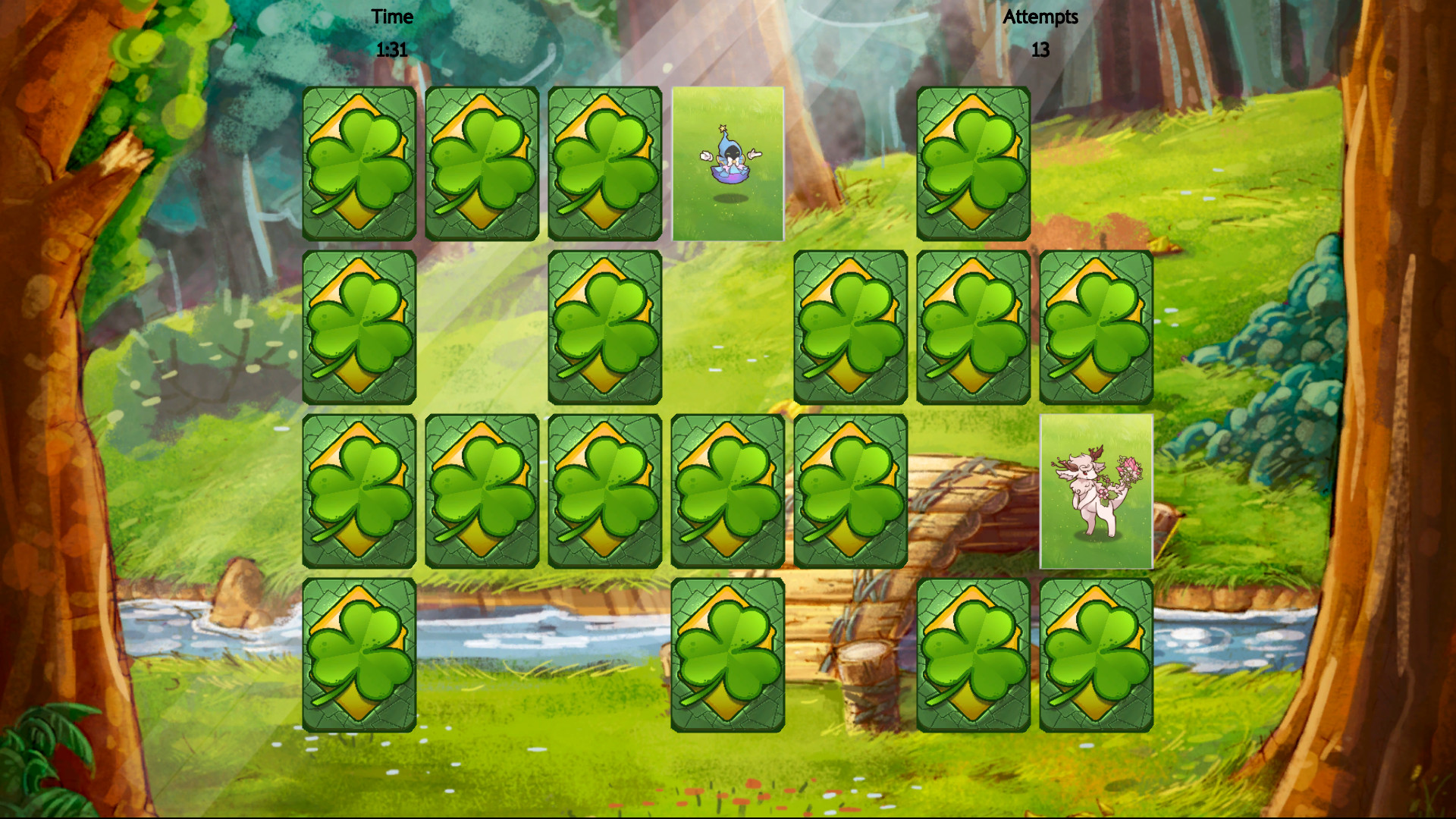Flip the first clover card in row two
This screenshot has height=819, width=1456.
coord(359,329)
